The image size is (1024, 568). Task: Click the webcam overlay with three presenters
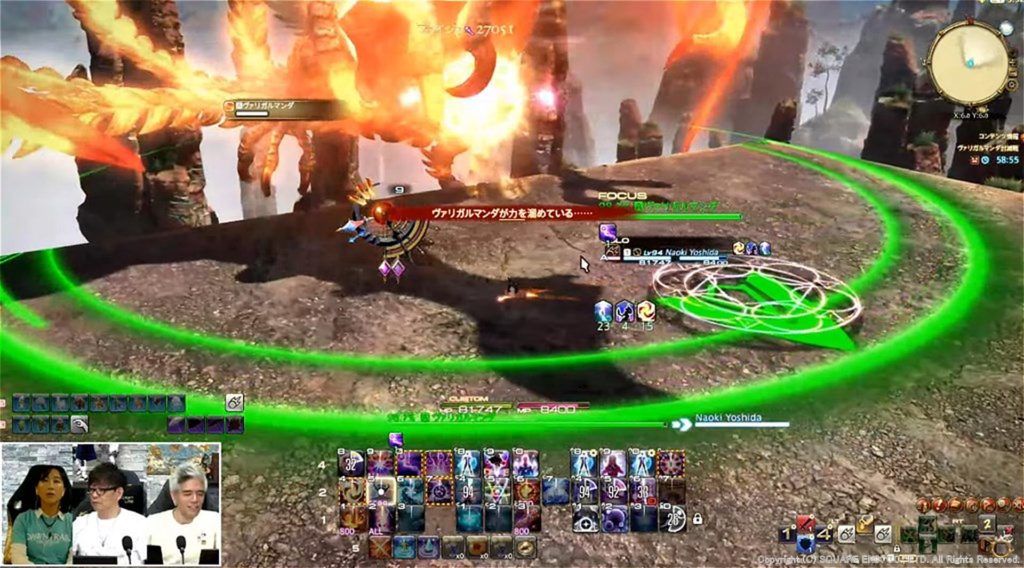(111, 504)
